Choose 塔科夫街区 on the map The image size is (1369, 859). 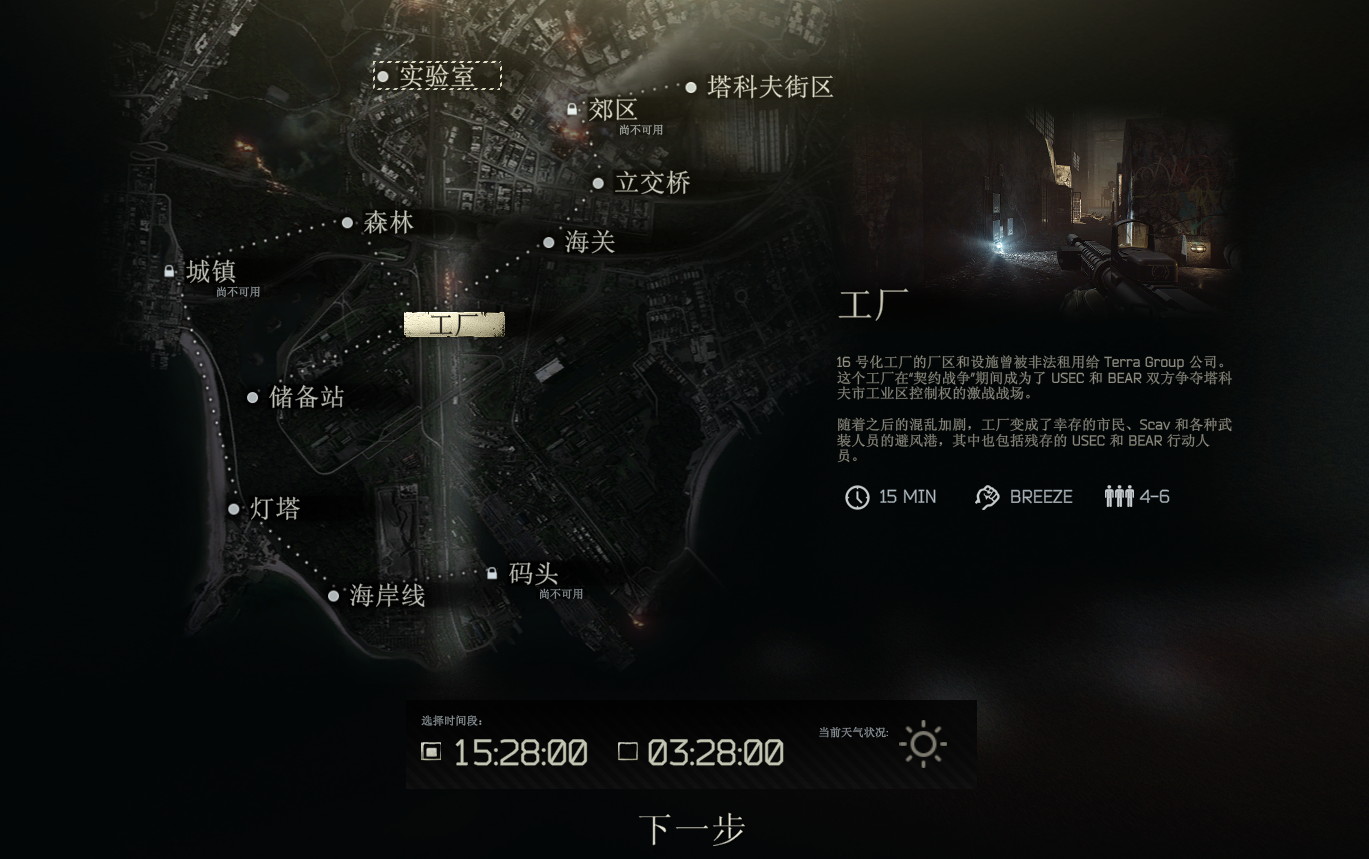click(769, 87)
